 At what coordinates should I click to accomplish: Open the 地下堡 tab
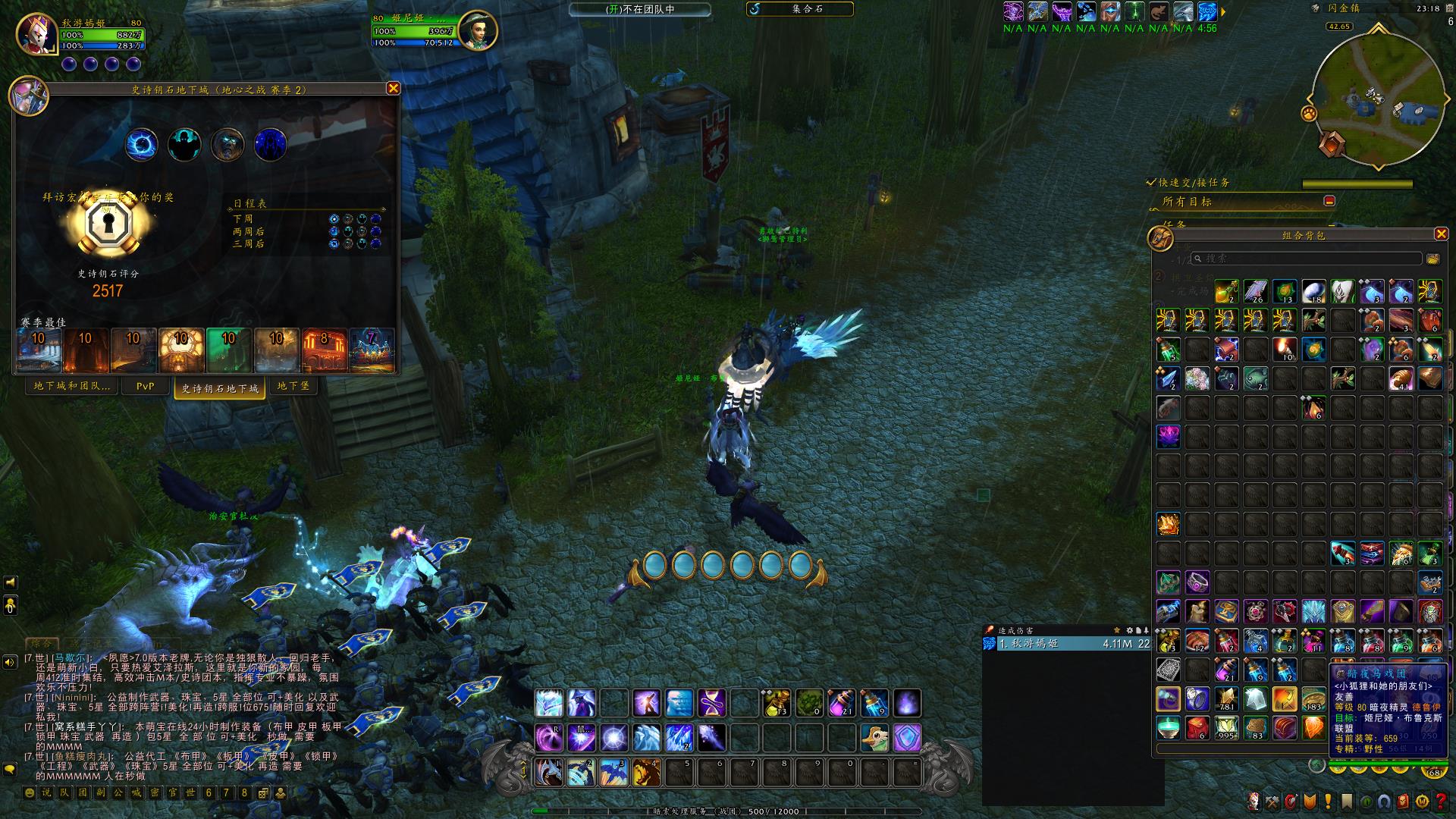click(x=293, y=386)
